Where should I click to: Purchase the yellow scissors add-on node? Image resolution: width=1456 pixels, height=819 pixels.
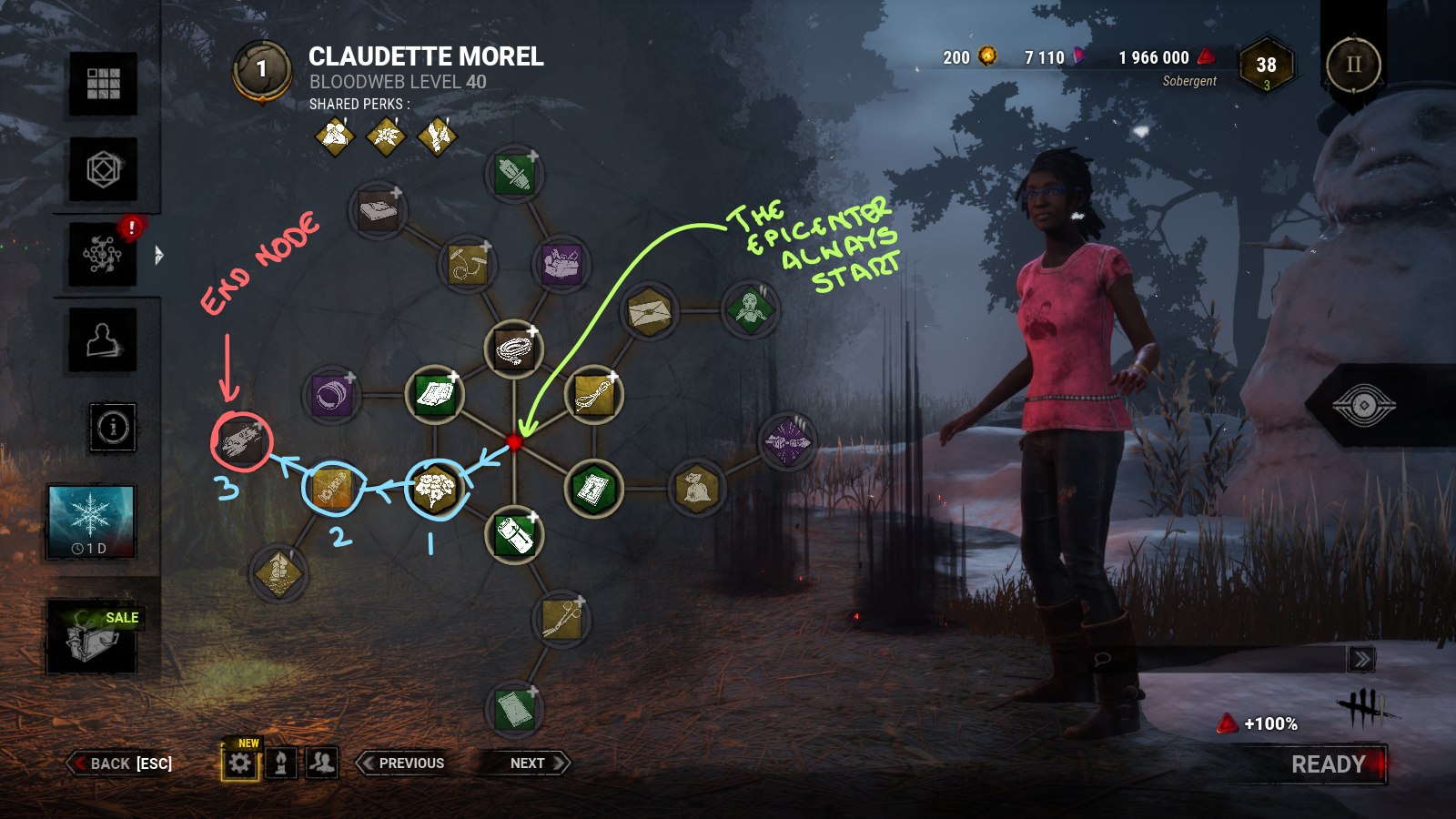[x=561, y=620]
